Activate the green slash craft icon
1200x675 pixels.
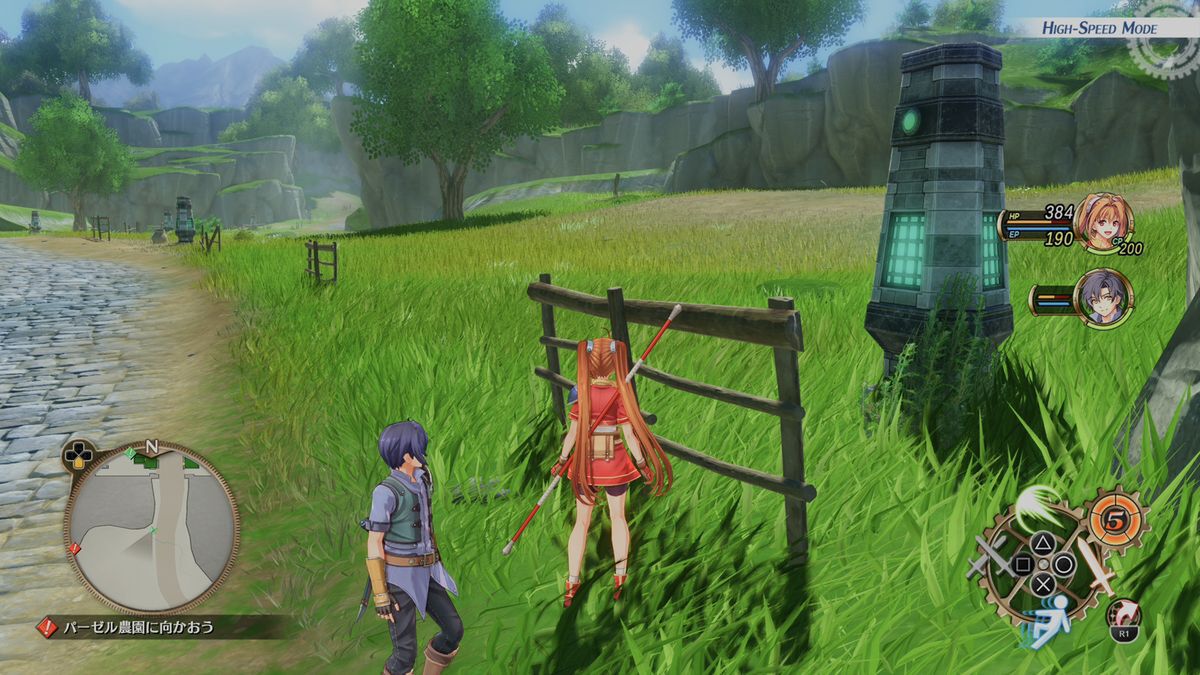(1035, 503)
